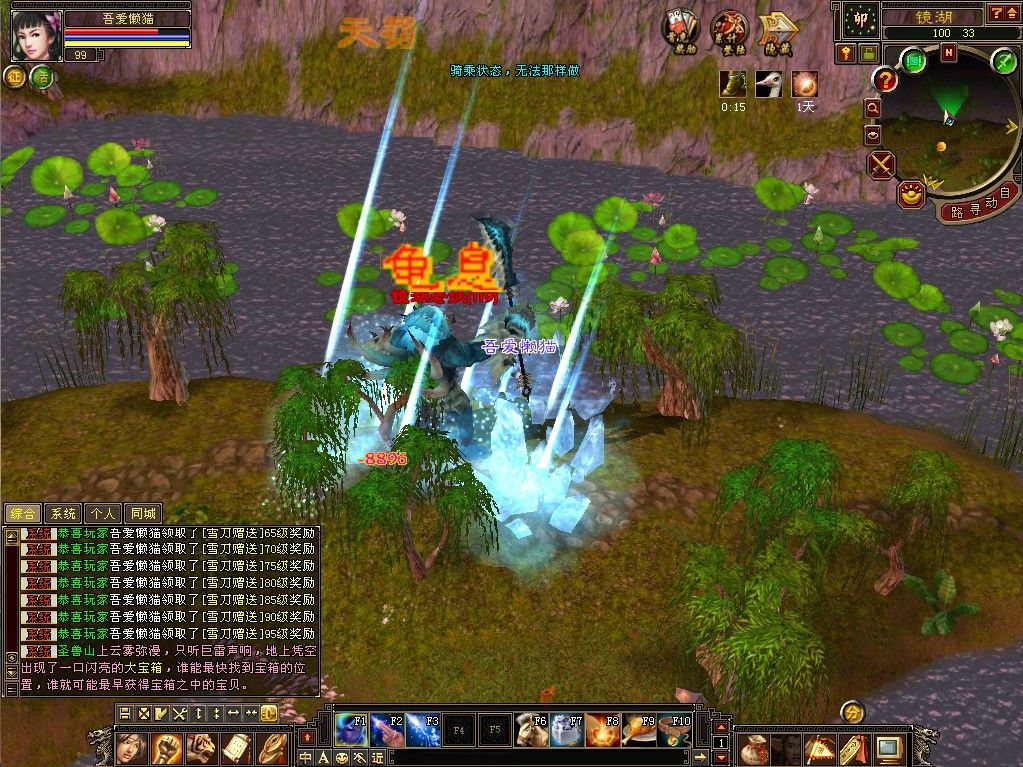Open the gold ingot shop button
This screenshot has width=1023, height=767.
pyautogui.click(x=910, y=193)
